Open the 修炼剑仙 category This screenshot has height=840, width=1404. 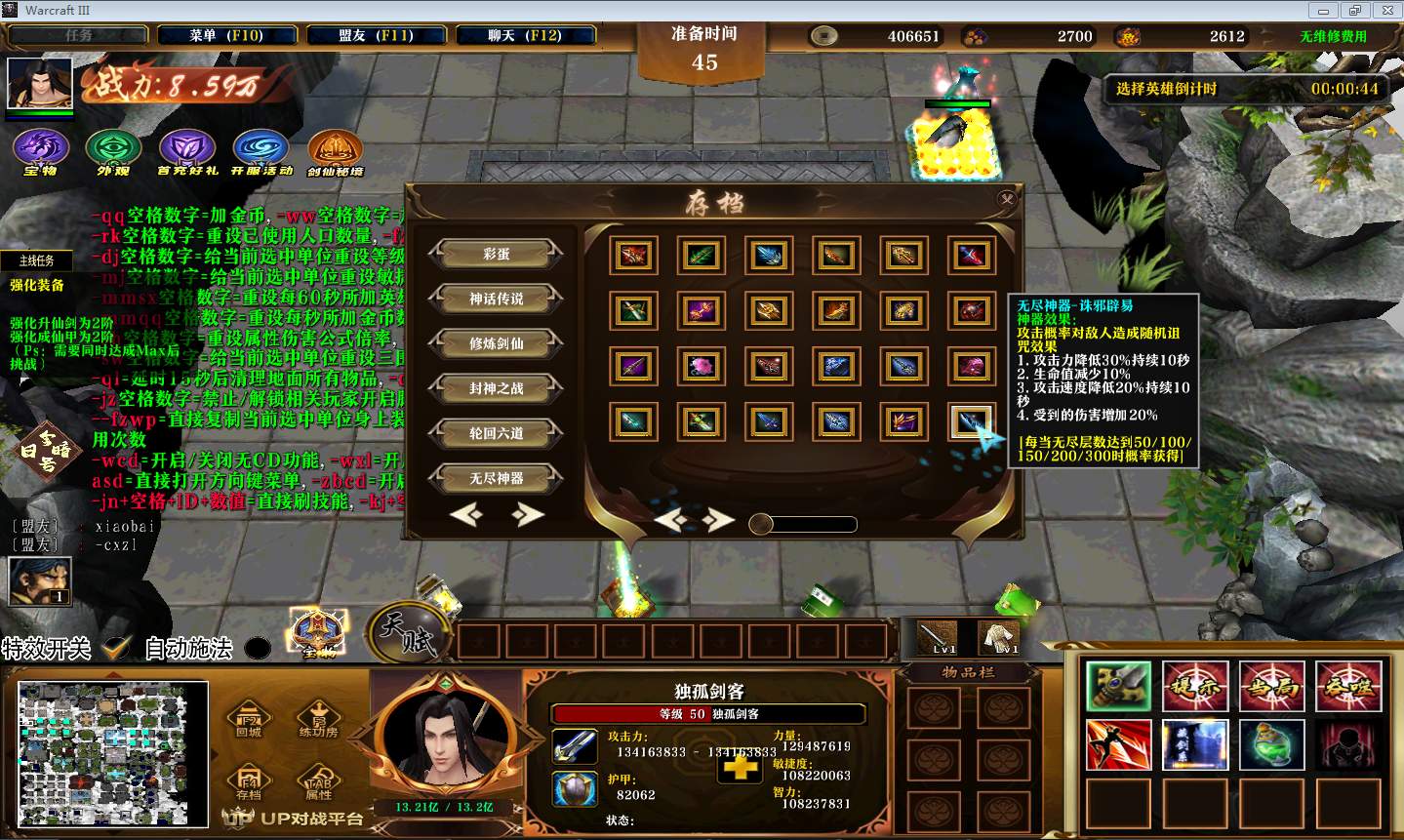coord(496,343)
